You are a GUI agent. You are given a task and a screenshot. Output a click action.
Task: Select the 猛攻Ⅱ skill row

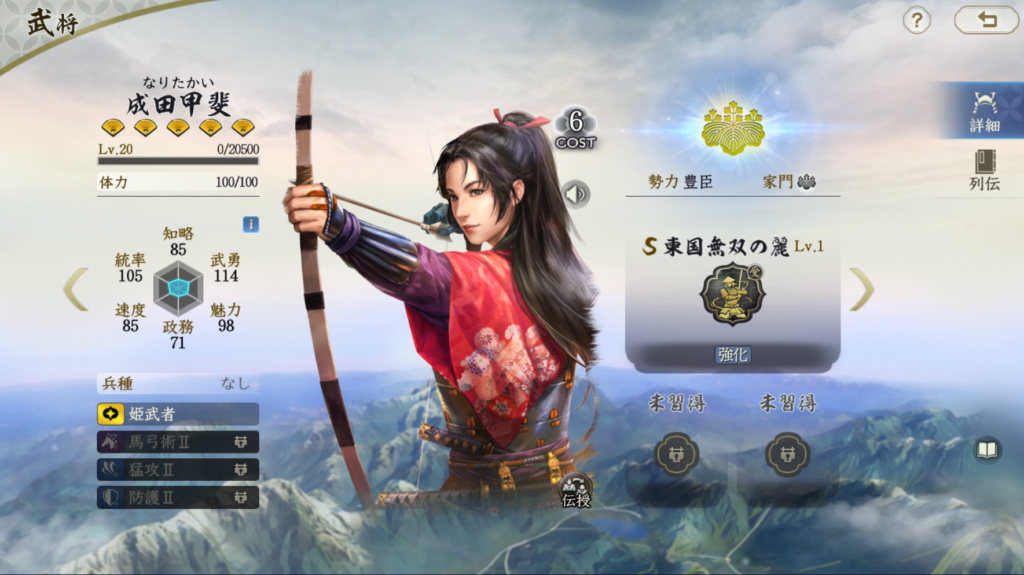(178, 469)
